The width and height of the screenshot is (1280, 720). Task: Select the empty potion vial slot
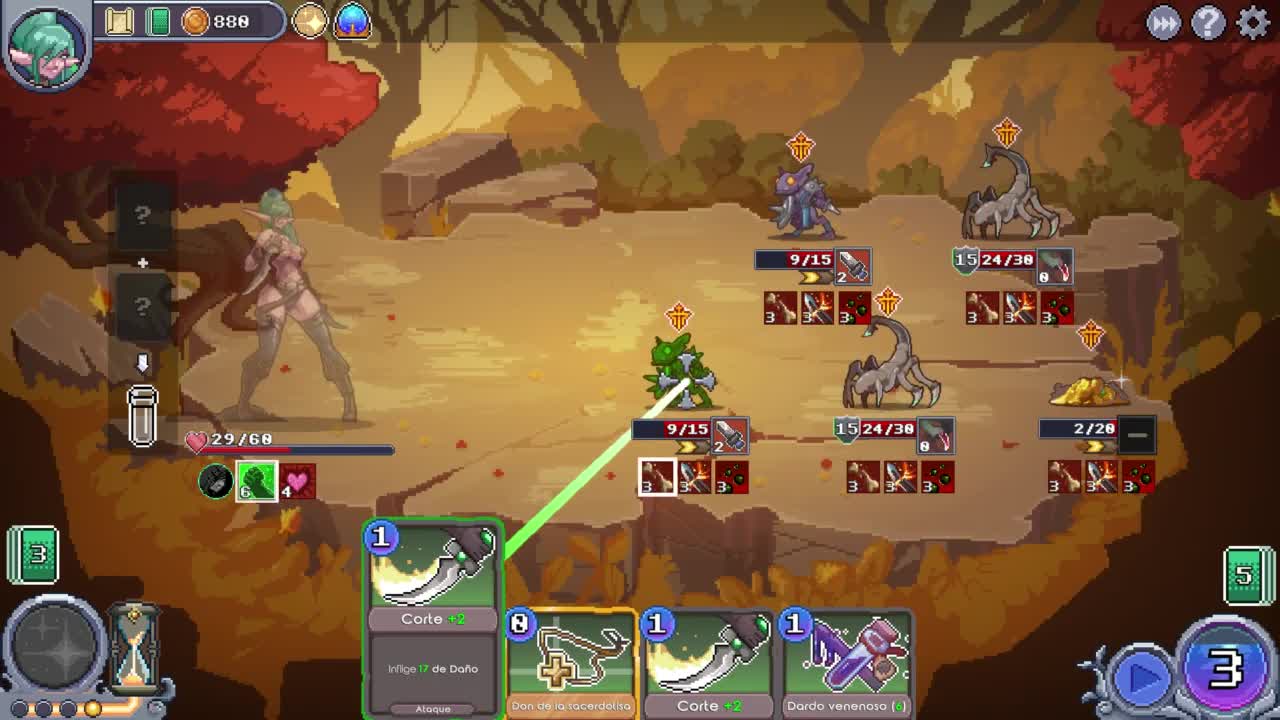coord(142,415)
